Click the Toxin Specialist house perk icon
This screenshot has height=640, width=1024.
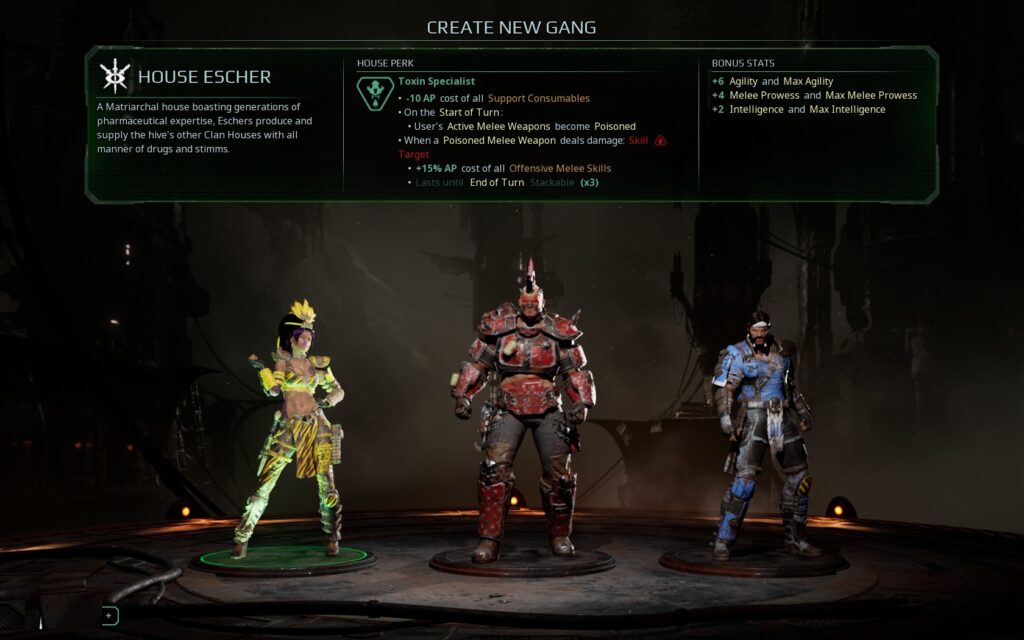click(x=375, y=93)
